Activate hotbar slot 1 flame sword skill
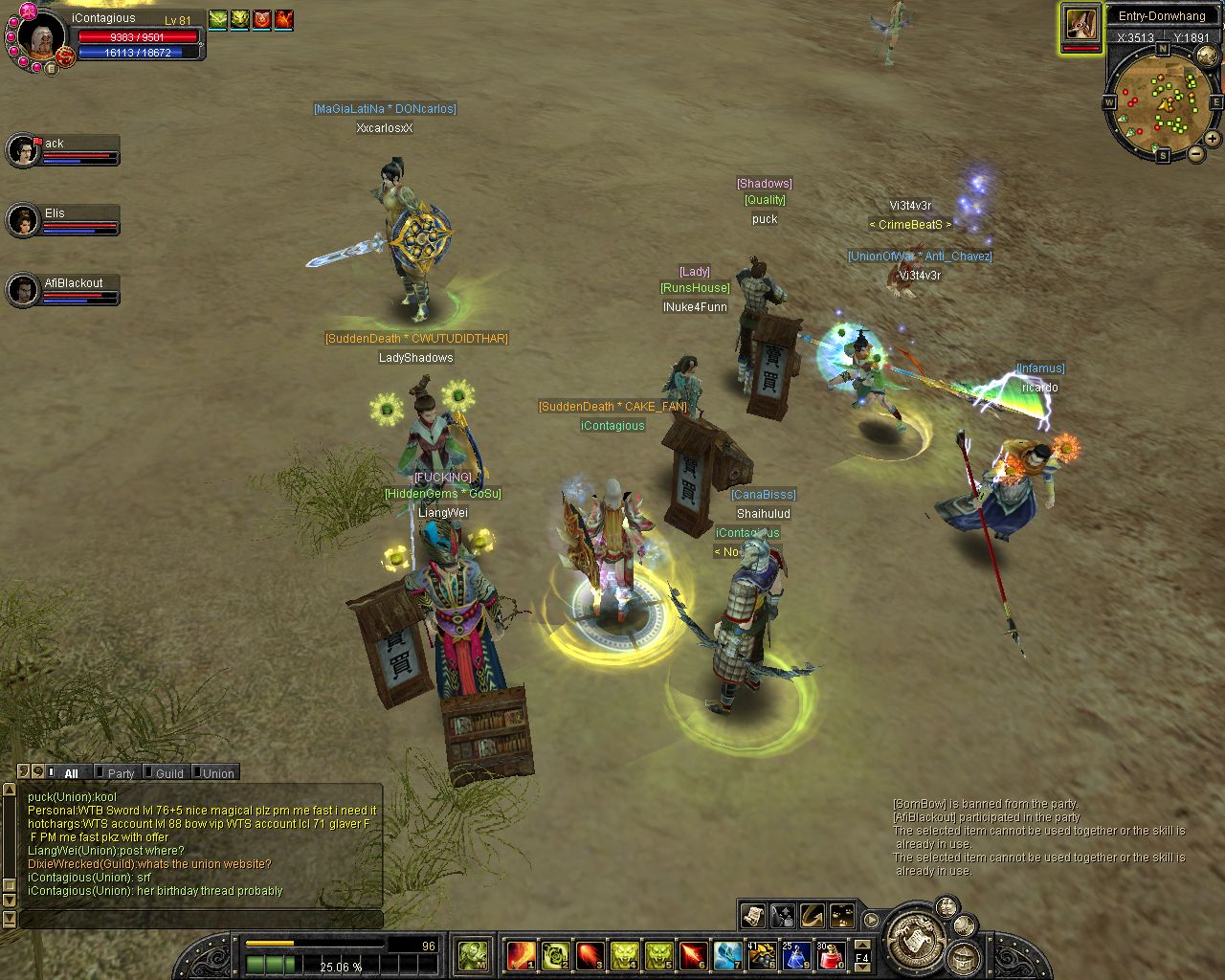The height and width of the screenshot is (980, 1225). tap(522, 954)
